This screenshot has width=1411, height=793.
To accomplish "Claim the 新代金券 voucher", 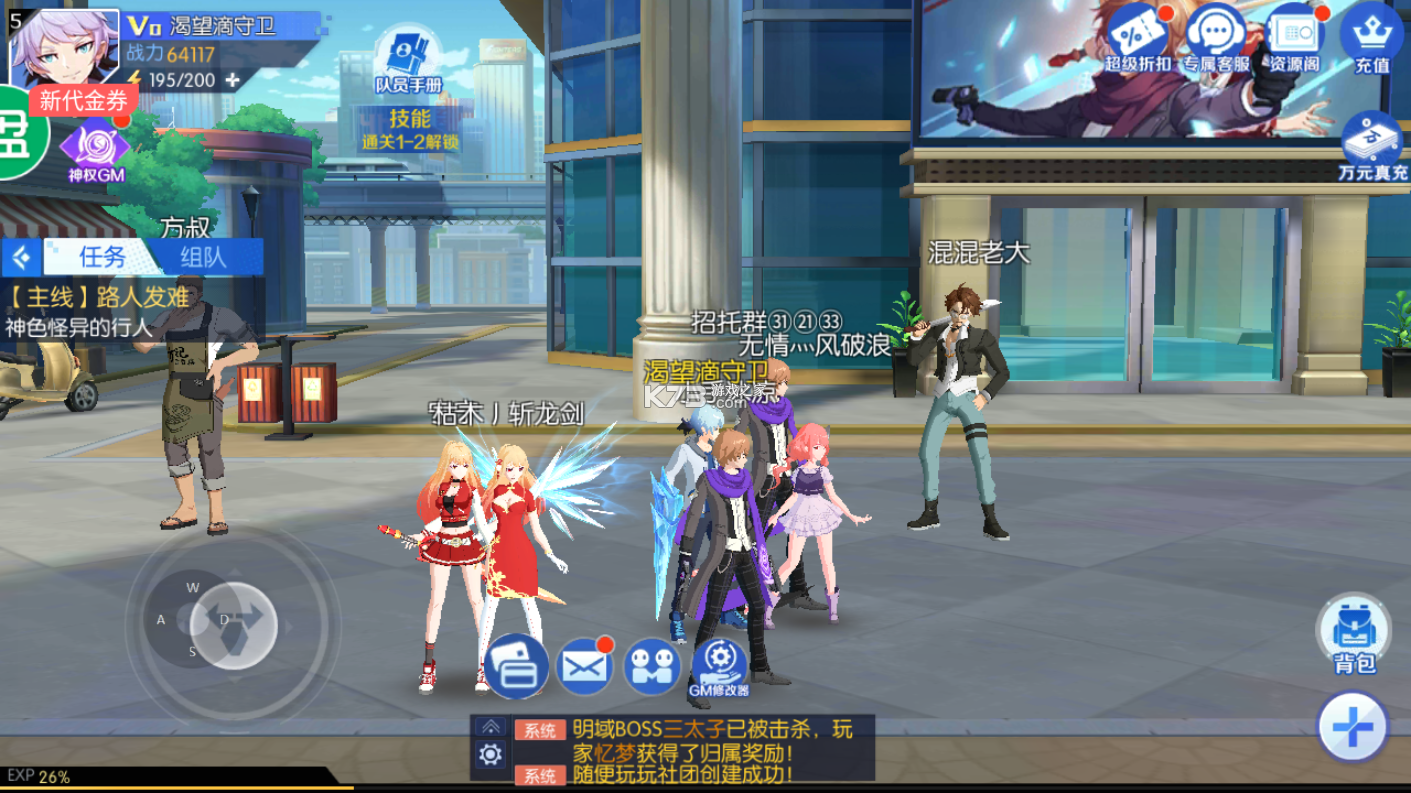I will coord(84,100).
